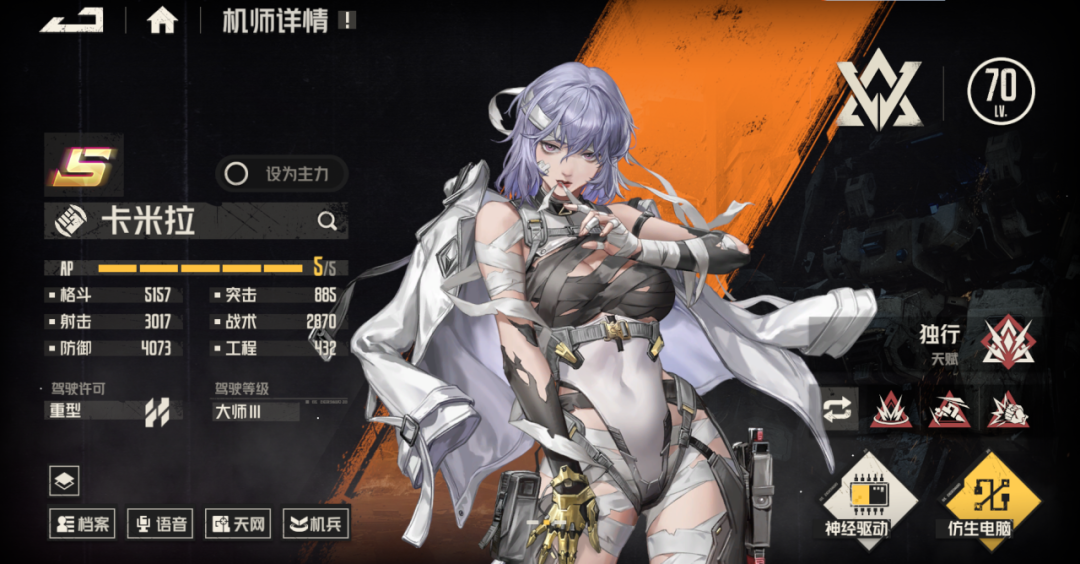Open the 机兵 mech button
1080x564 pixels.
[x=316, y=523]
